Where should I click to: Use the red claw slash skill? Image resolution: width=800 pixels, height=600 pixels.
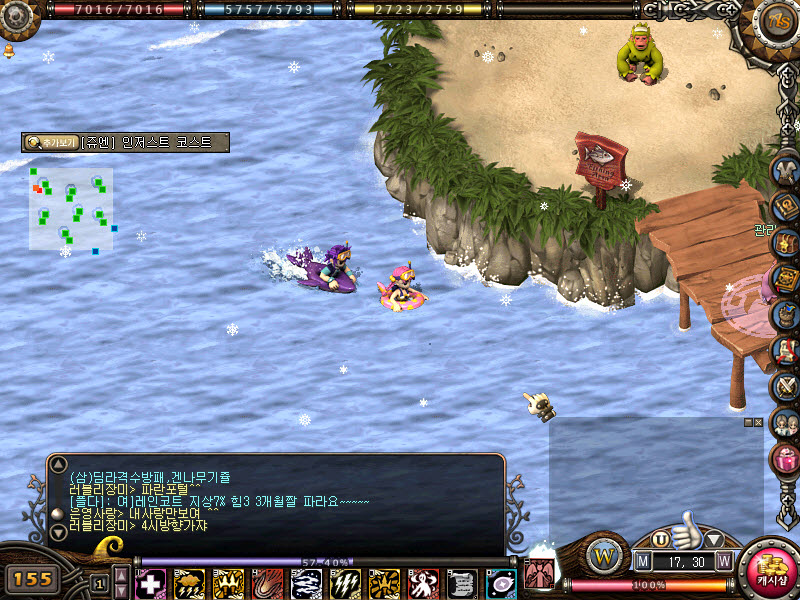click(267, 583)
